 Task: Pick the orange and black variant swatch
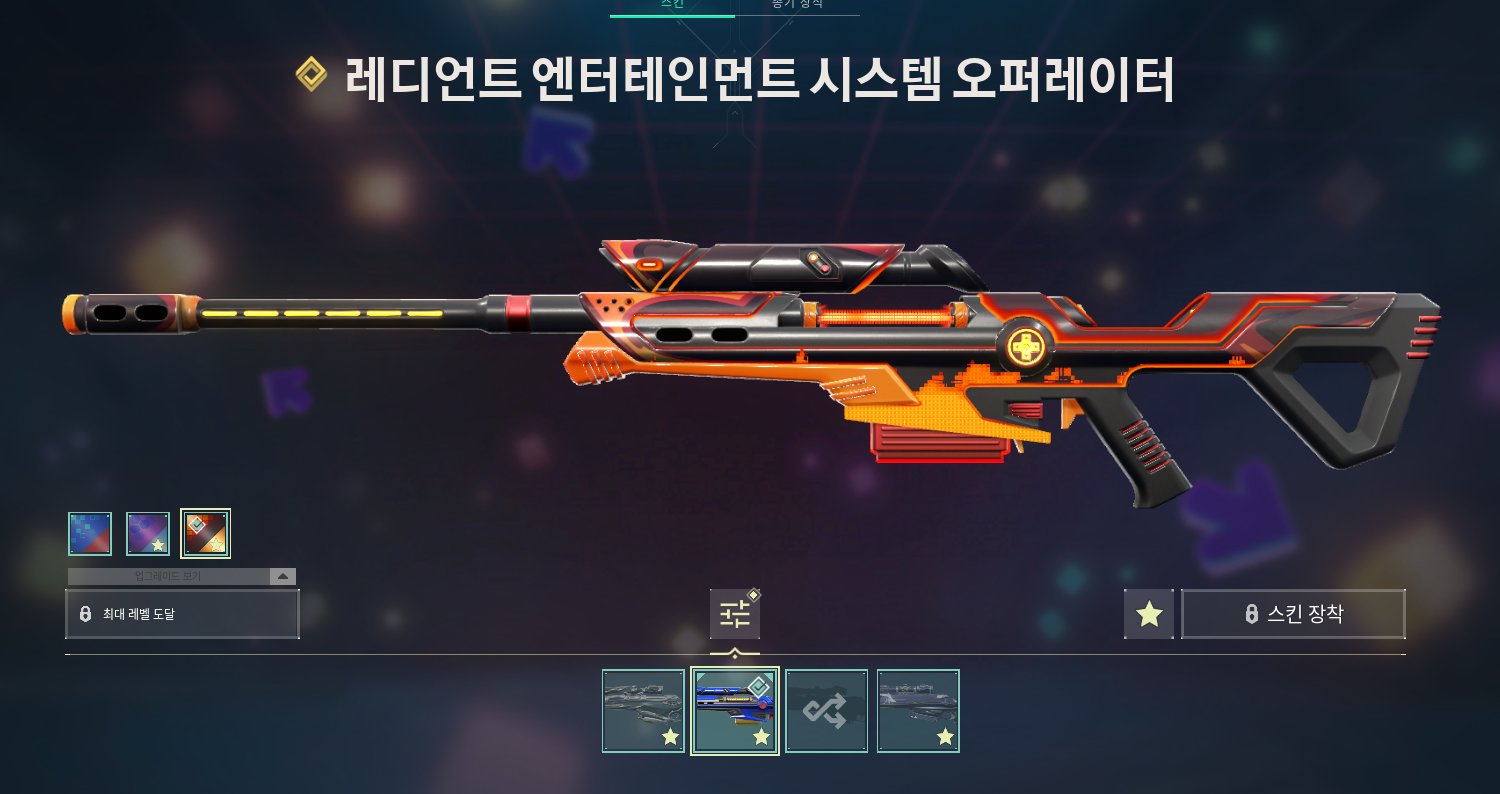[x=206, y=534]
